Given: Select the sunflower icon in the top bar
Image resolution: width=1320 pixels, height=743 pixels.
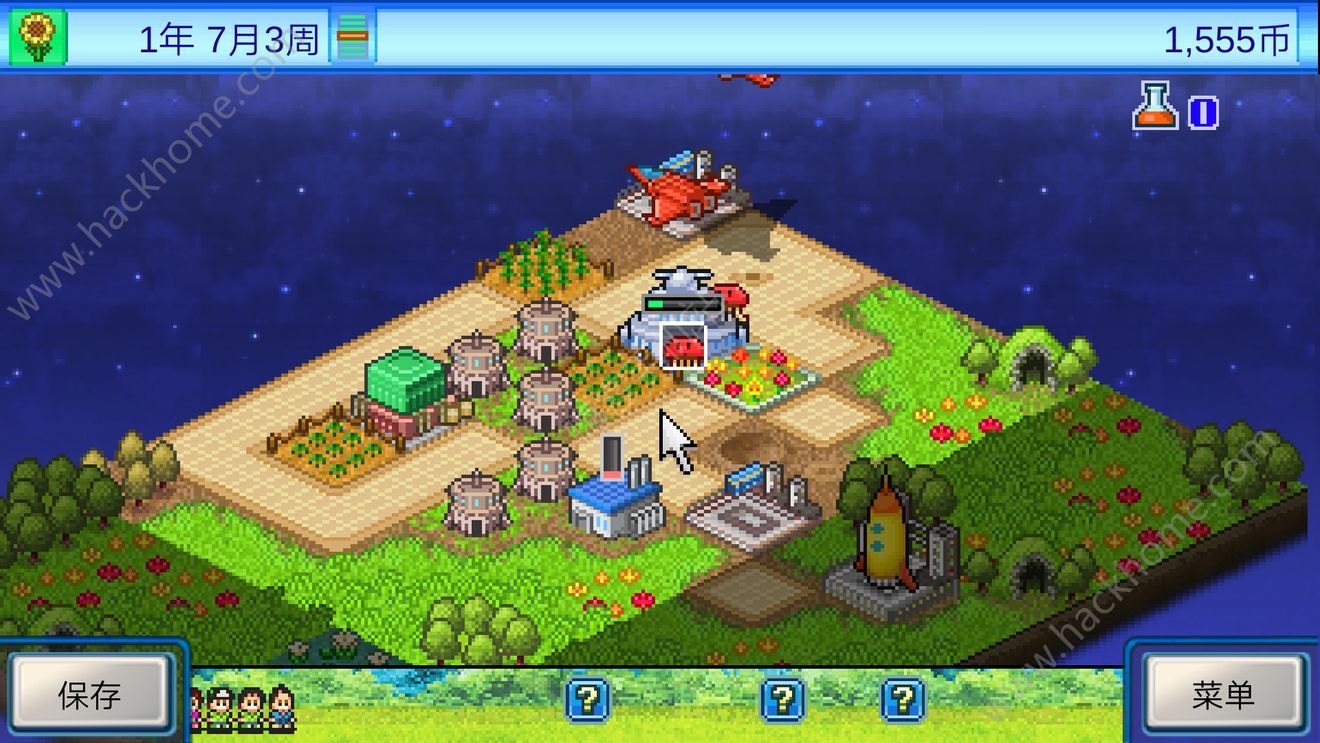Looking at the screenshot, I should pos(38,38).
